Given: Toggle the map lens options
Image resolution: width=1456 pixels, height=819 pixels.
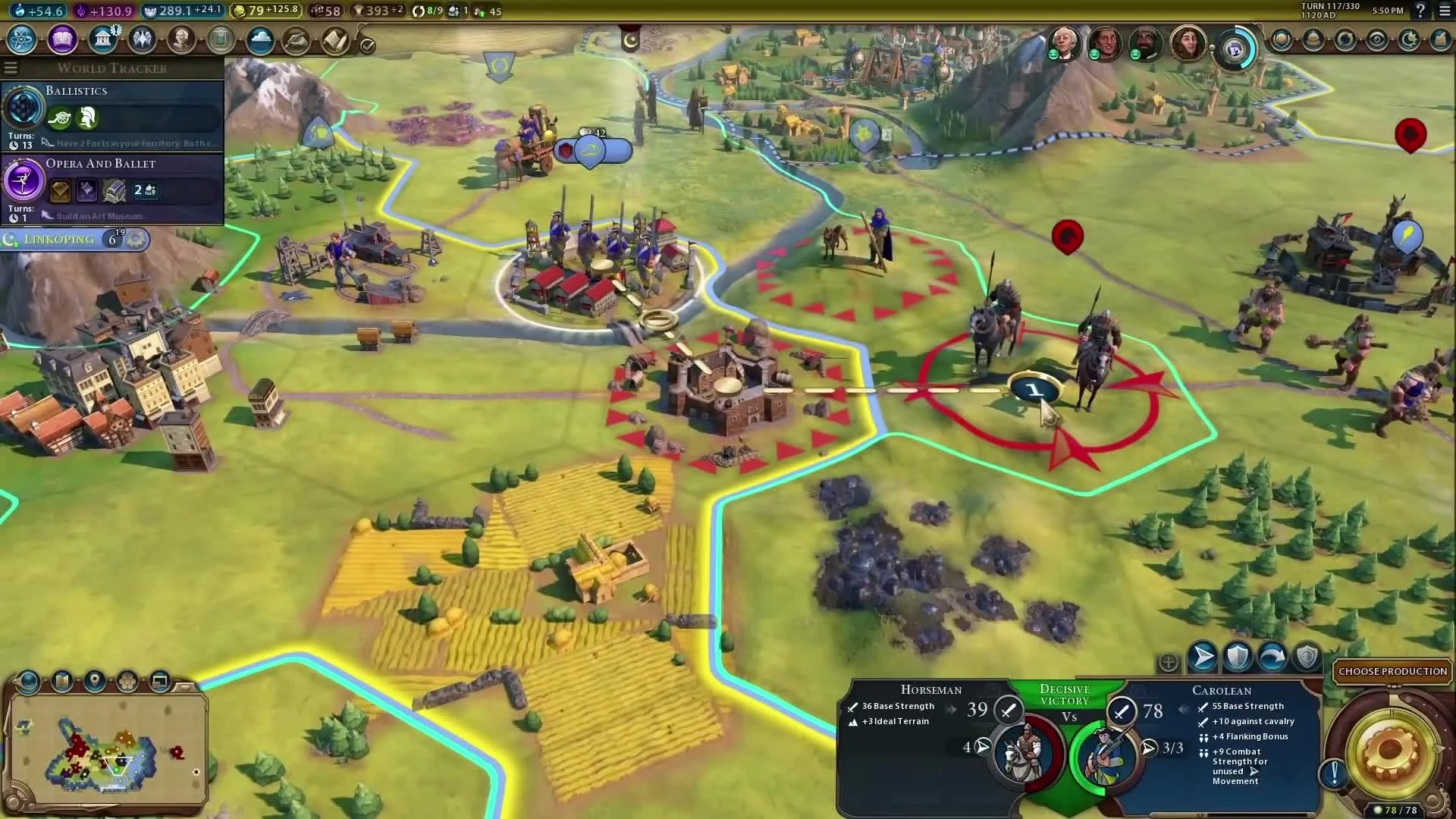Looking at the screenshot, I should 29,682.
